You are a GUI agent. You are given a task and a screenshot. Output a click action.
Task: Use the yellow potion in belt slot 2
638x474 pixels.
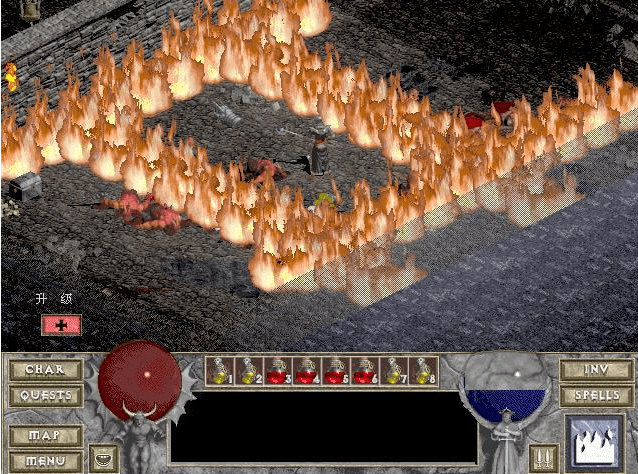248,371
